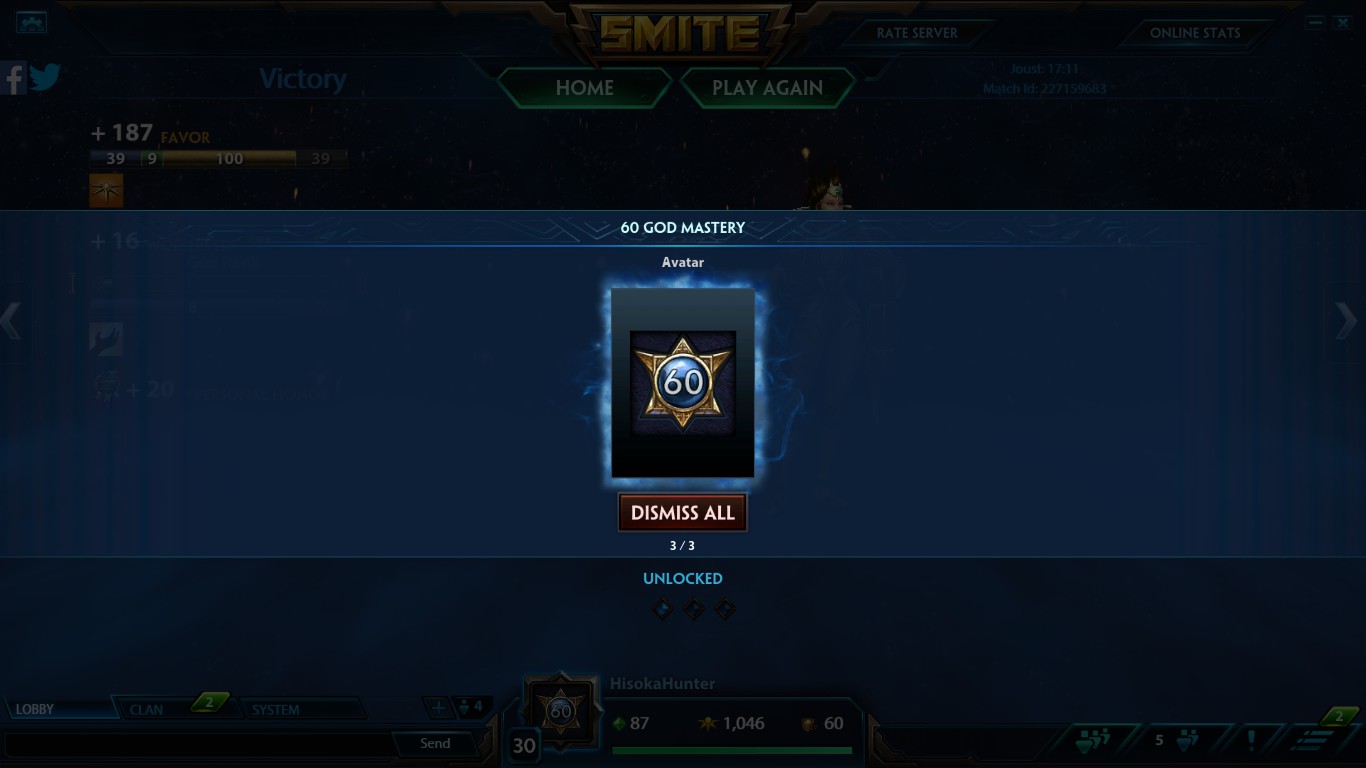Screen dimensions: 1366x768
Task: Switch to the SYSTEM chat tab
Action: 276,709
